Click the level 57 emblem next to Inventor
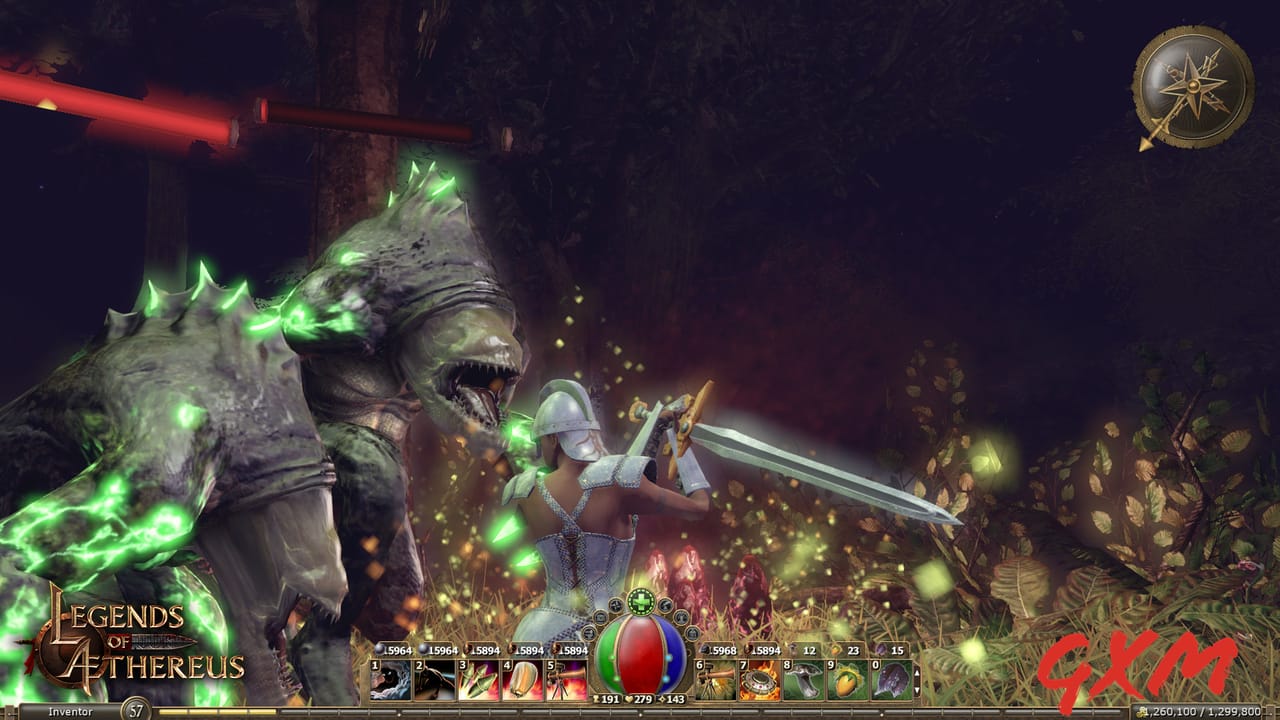The width and height of the screenshot is (1280, 720). tap(134, 709)
